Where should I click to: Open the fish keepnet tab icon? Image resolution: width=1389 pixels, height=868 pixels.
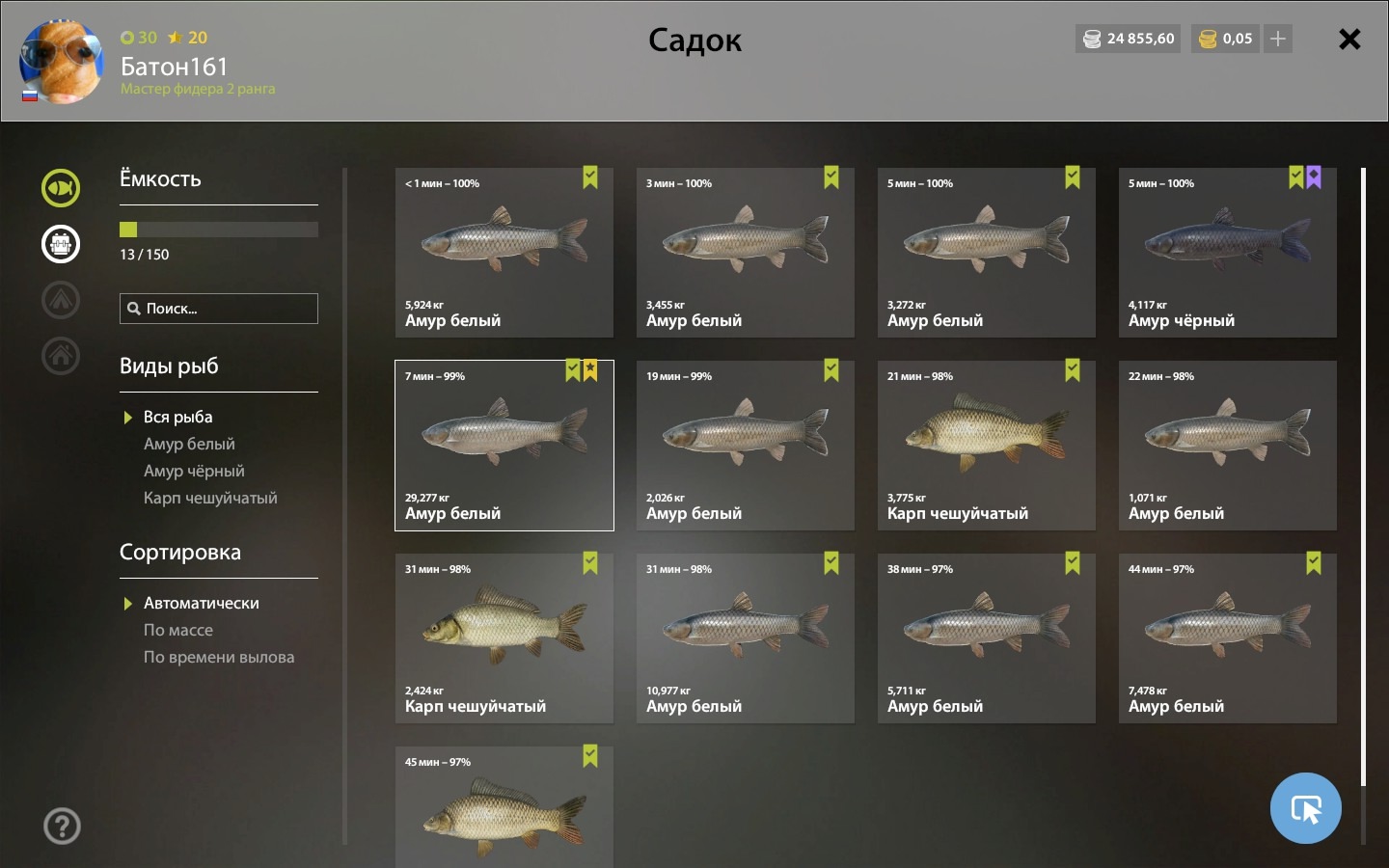[61, 188]
